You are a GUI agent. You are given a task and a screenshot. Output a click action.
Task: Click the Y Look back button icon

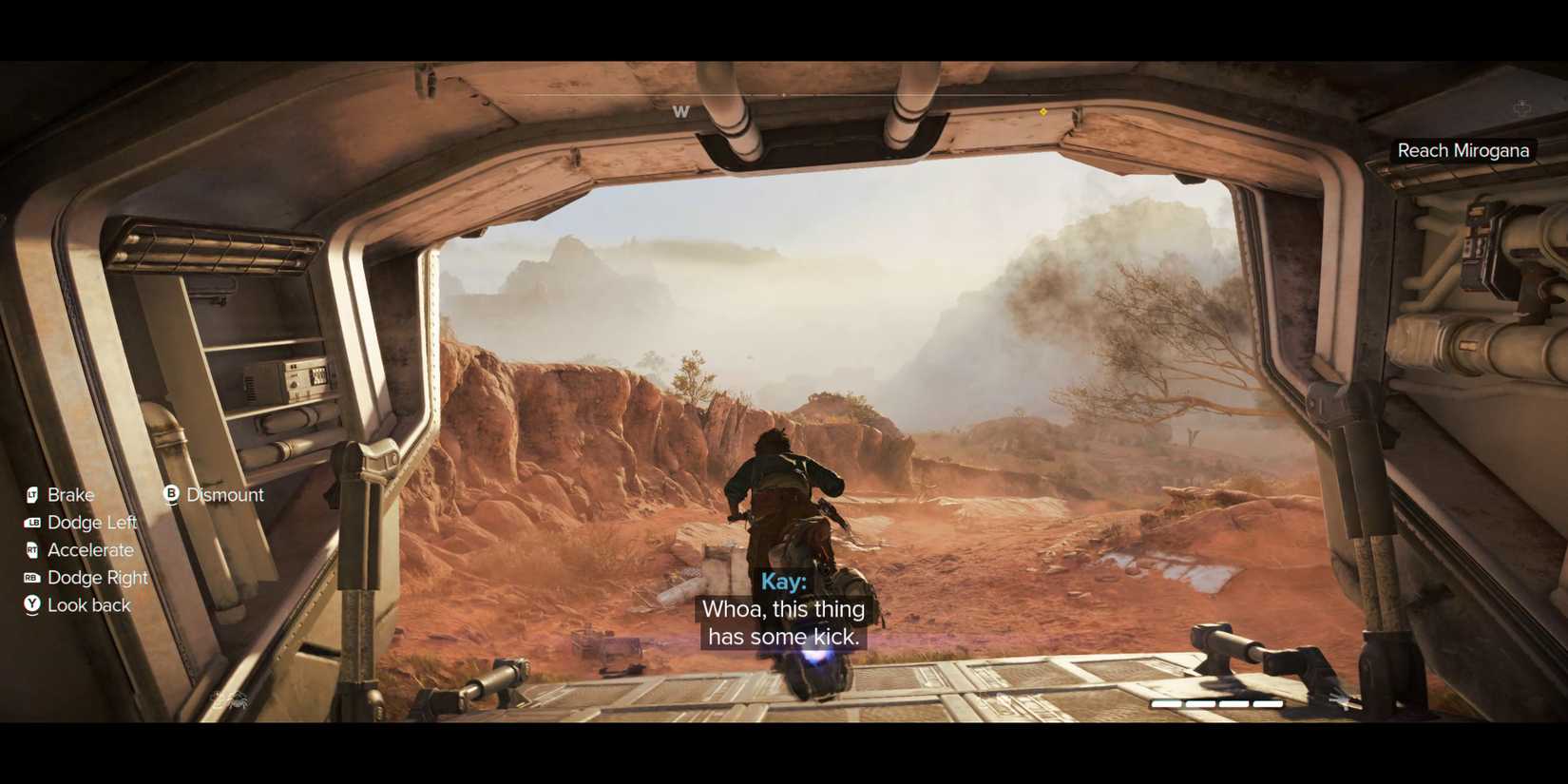(31, 604)
